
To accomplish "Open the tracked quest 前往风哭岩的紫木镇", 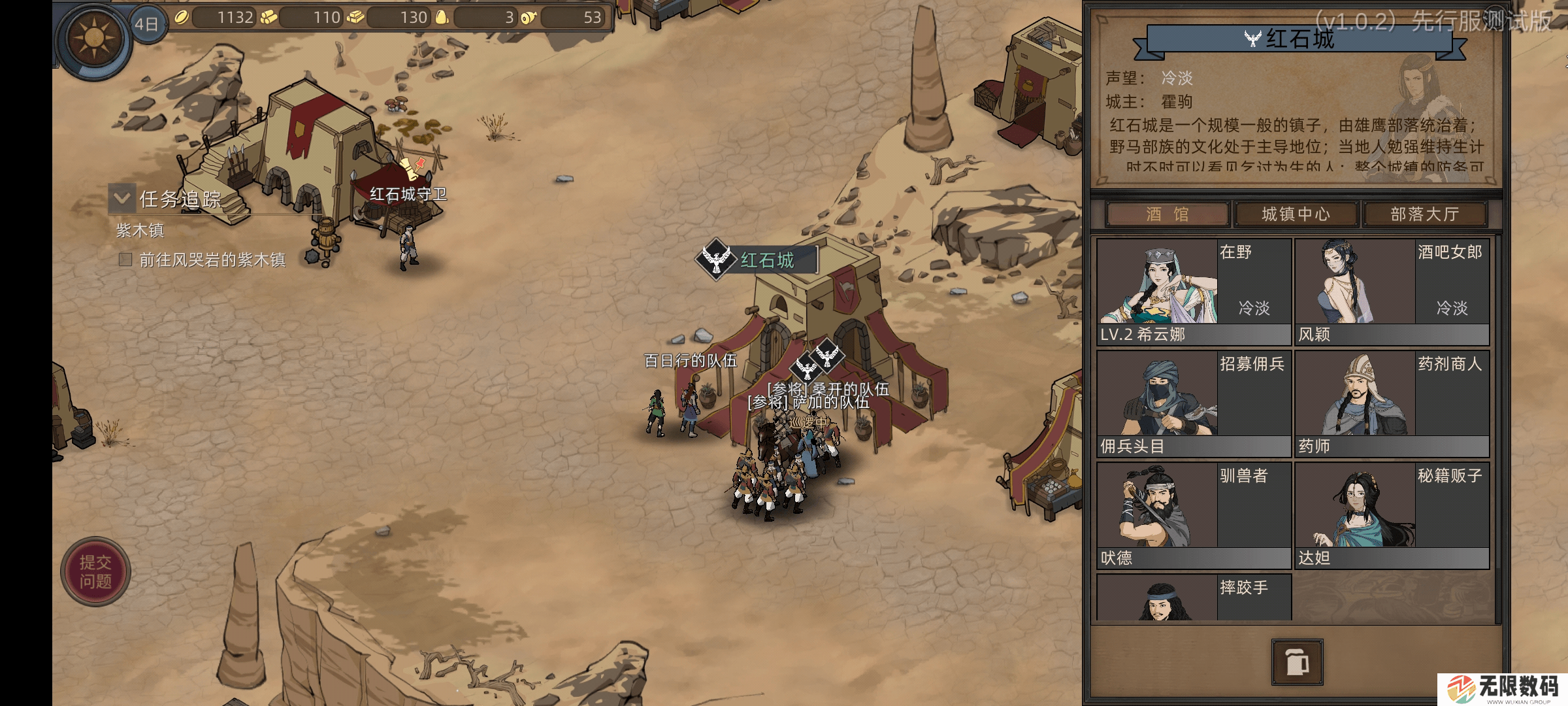I will click(x=212, y=260).
